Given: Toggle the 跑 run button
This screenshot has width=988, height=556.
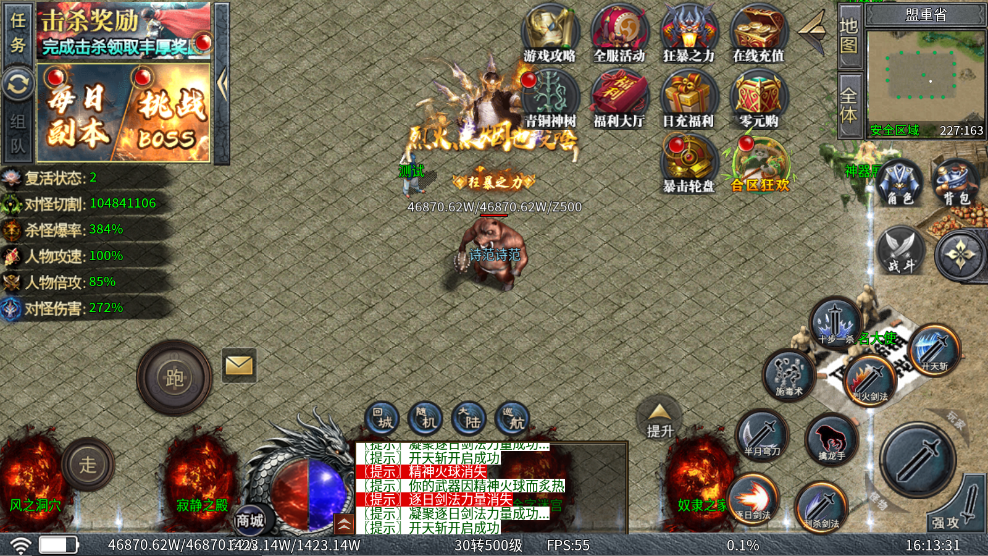Looking at the screenshot, I should click(174, 379).
